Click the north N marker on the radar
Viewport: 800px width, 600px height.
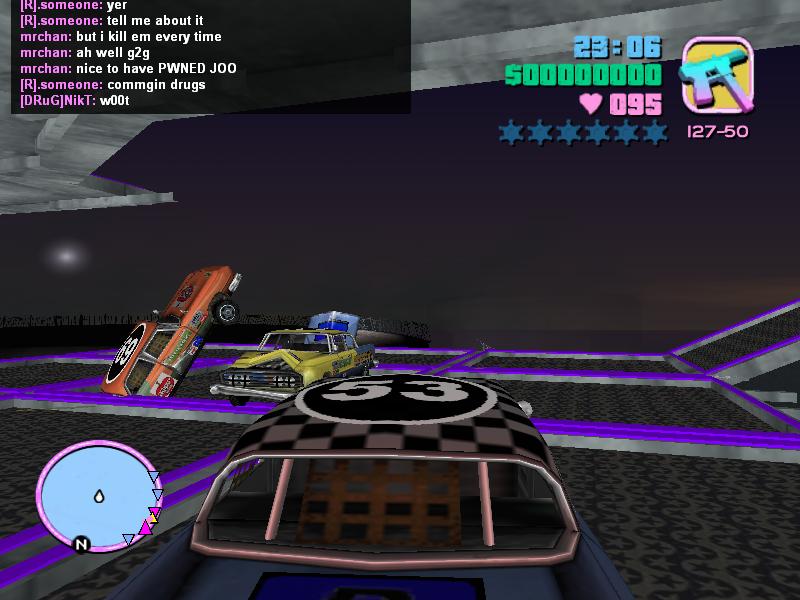tap(82, 544)
